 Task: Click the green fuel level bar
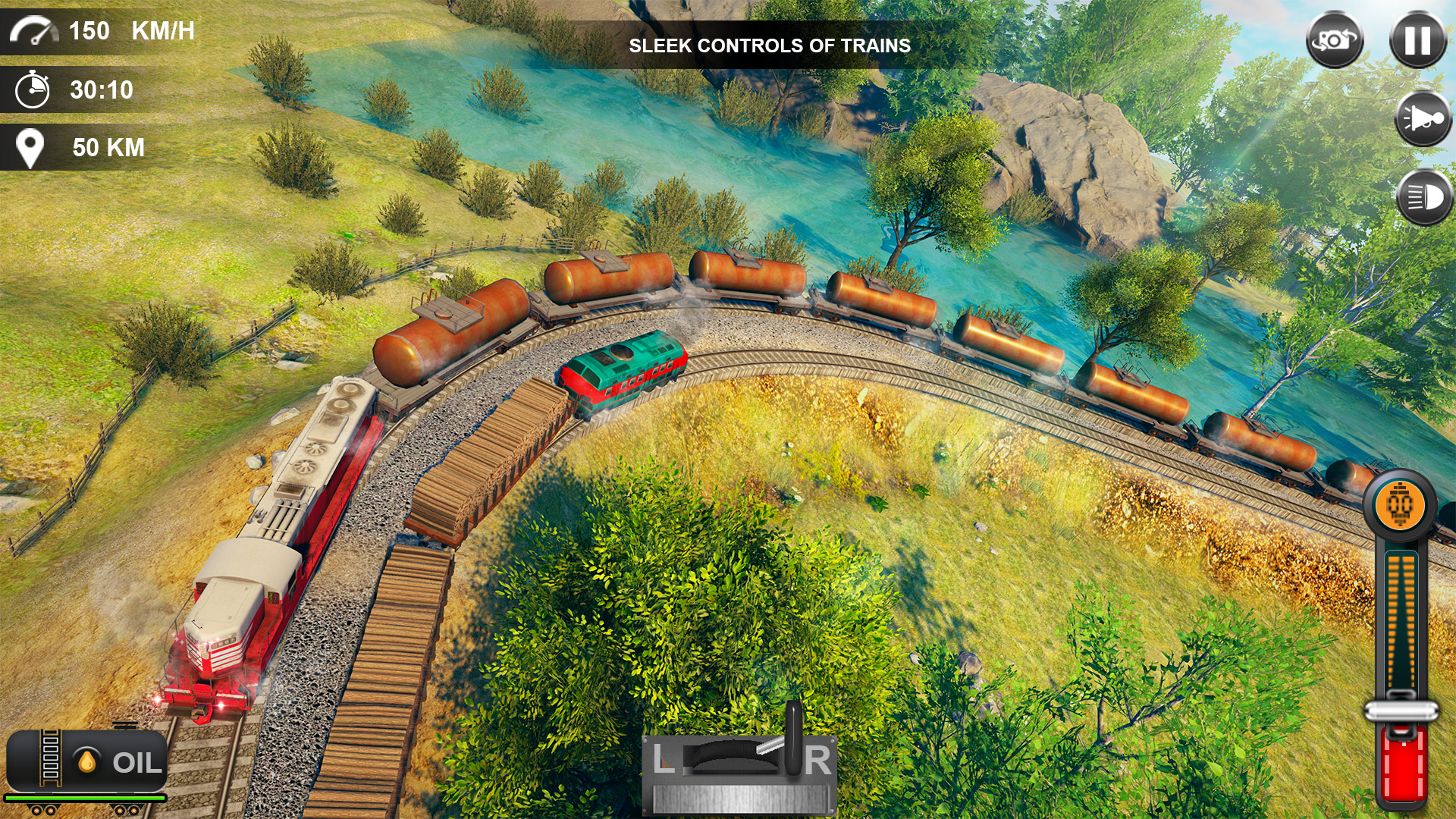coord(83,799)
